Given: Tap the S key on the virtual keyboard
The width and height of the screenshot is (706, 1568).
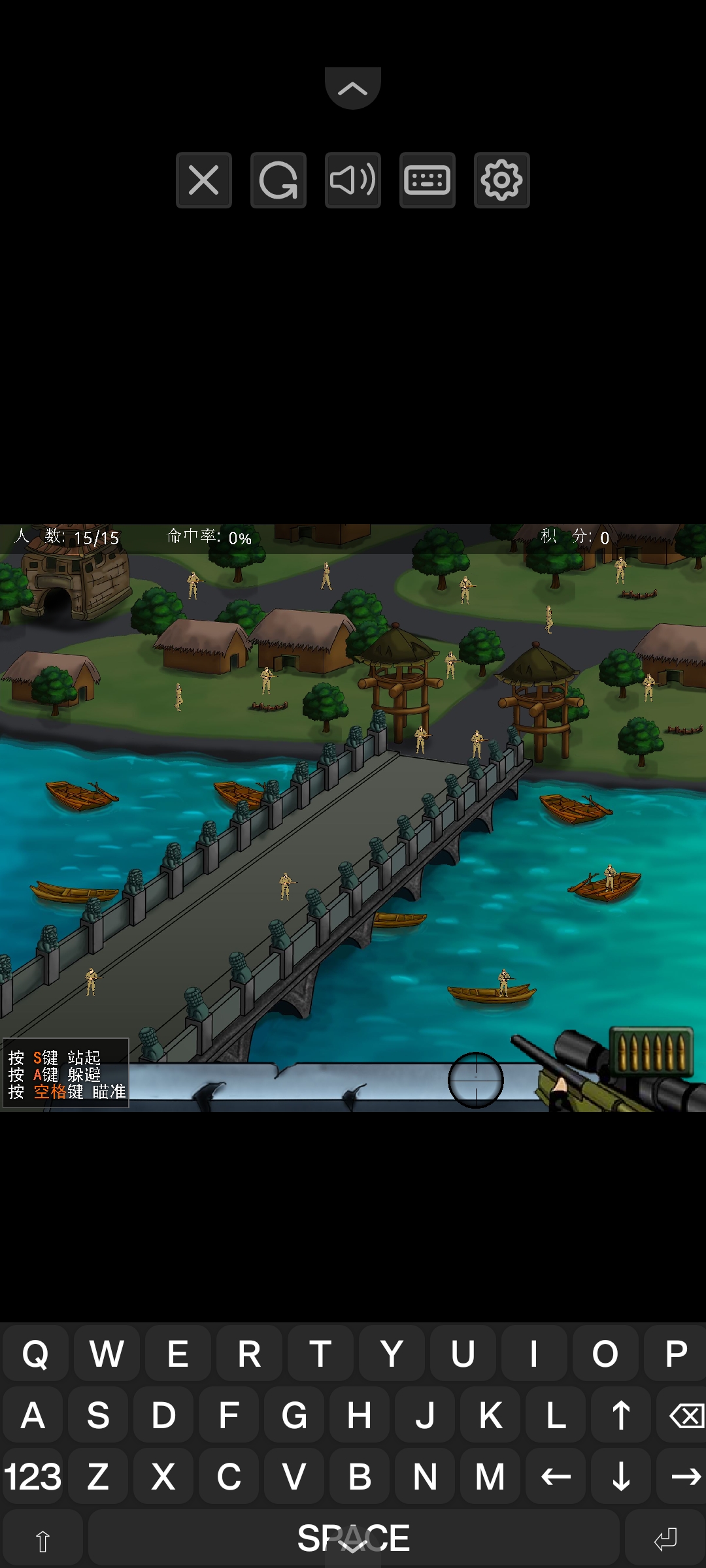Looking at the screenshot, I should coord(98,1415).
